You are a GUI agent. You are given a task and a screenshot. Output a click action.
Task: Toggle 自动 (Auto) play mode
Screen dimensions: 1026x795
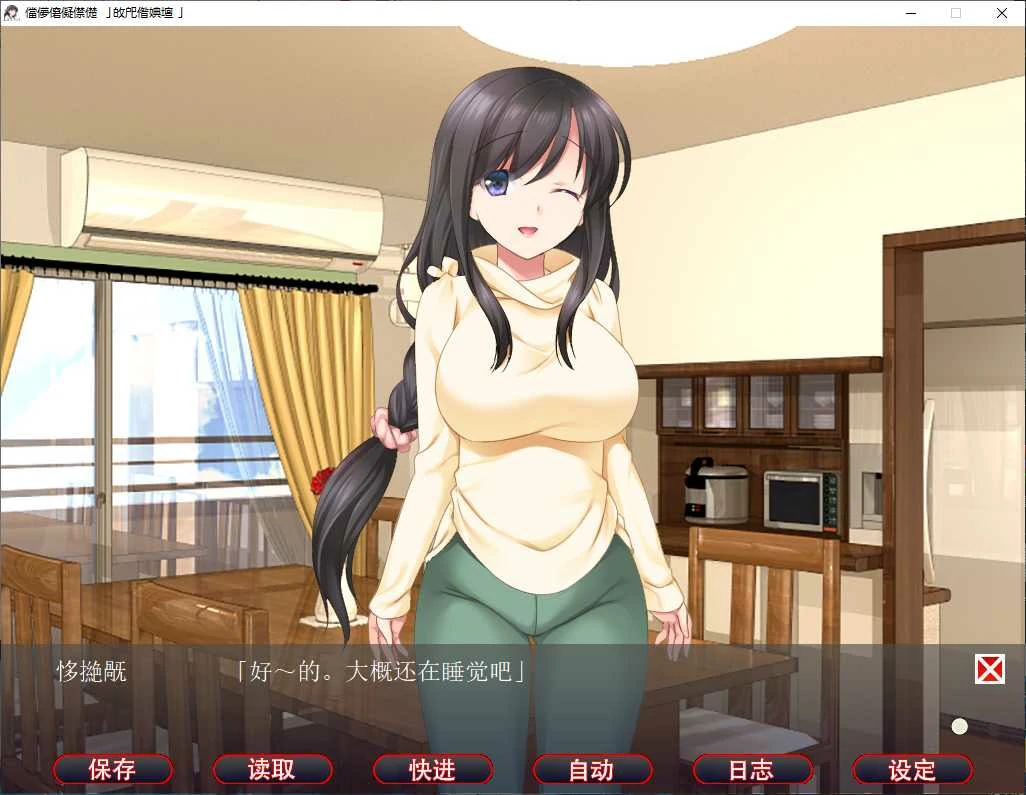[x=592, y=769]
